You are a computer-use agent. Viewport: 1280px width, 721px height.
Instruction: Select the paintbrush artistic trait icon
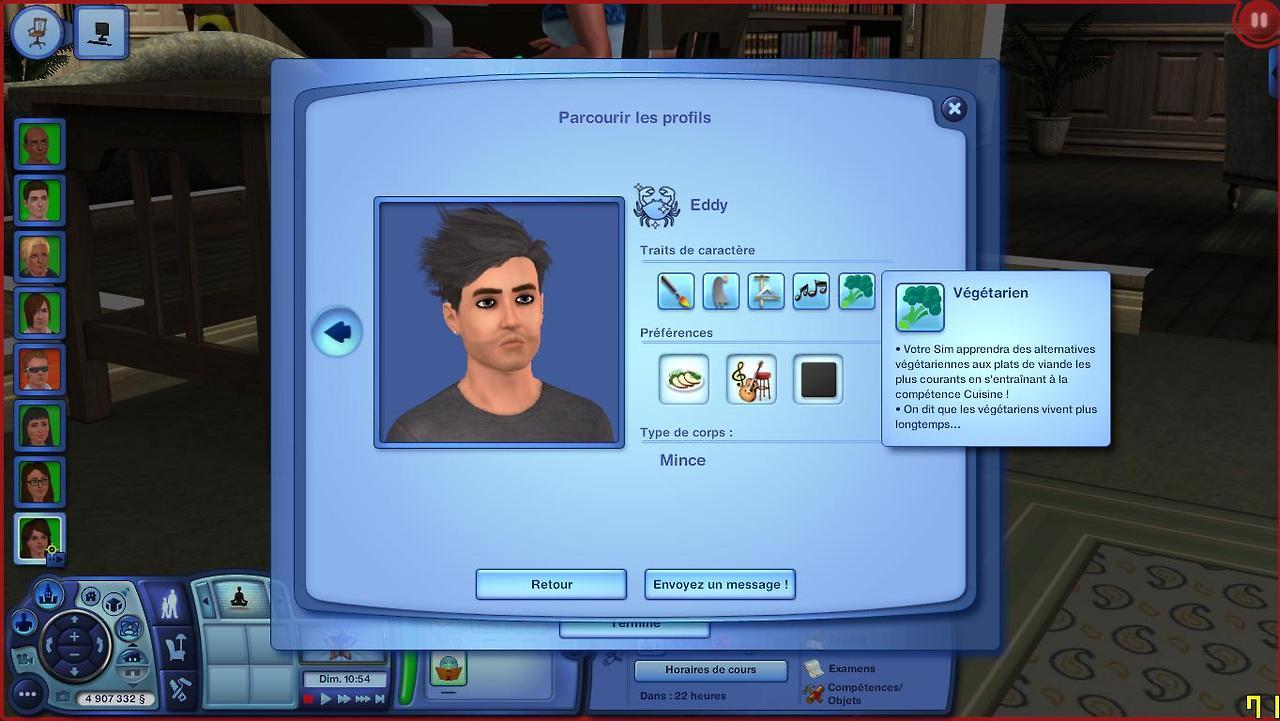676,291
